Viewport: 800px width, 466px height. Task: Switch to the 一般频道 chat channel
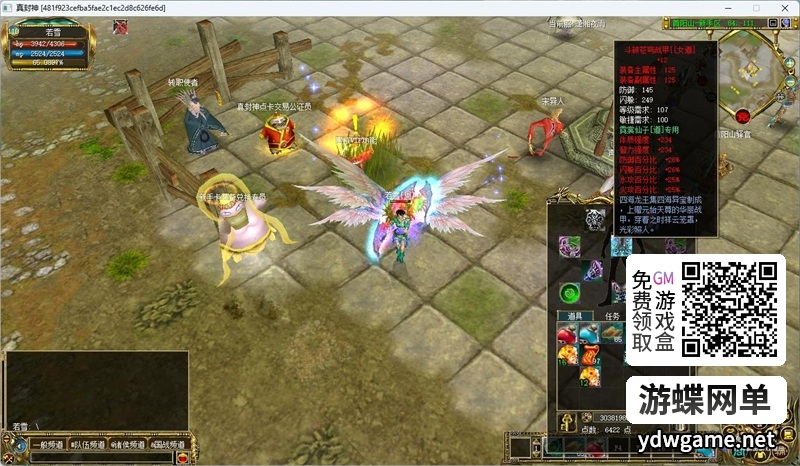(x=46, y=445)
